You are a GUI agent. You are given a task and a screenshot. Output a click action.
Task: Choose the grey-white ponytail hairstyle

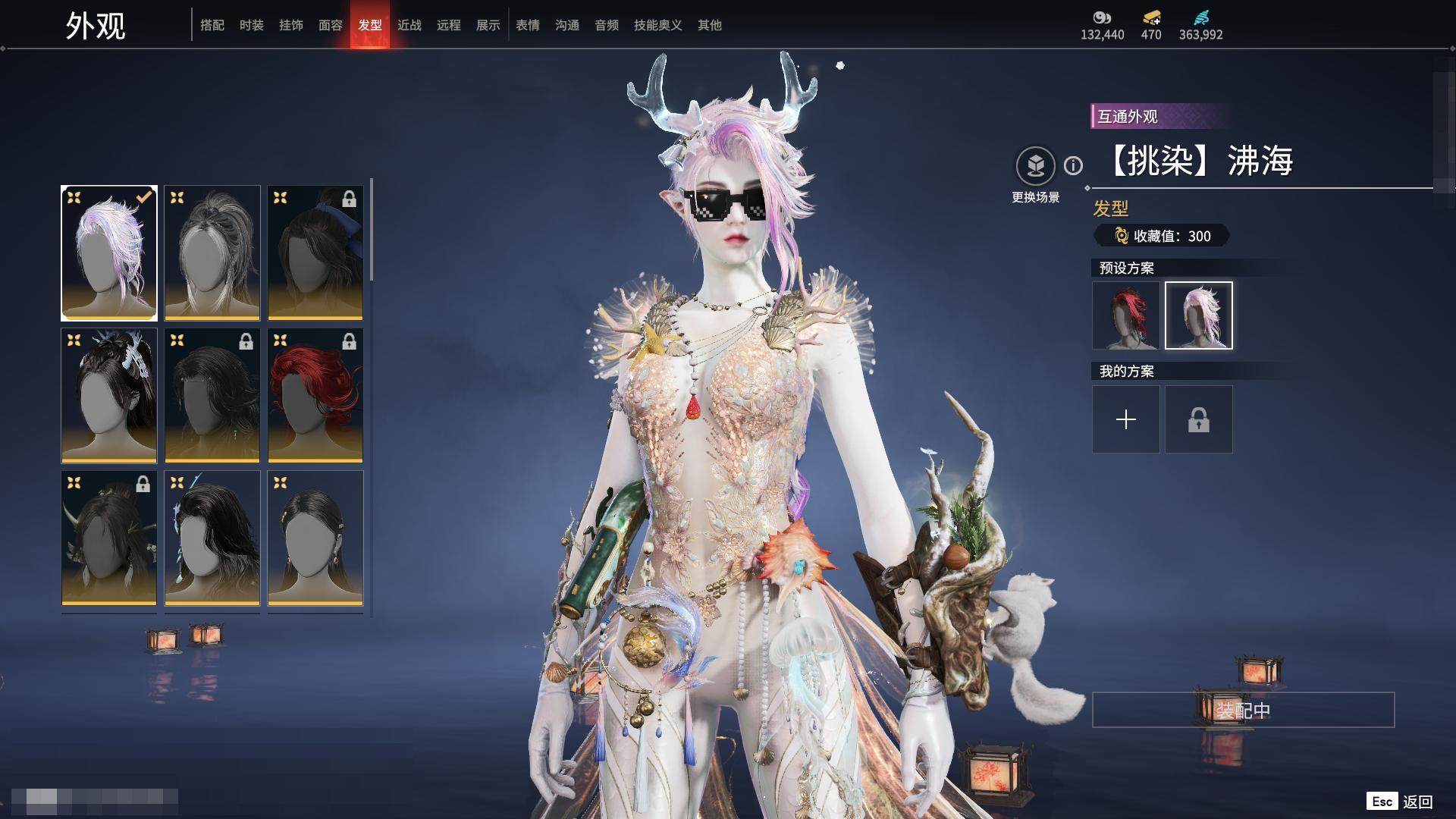212,253
